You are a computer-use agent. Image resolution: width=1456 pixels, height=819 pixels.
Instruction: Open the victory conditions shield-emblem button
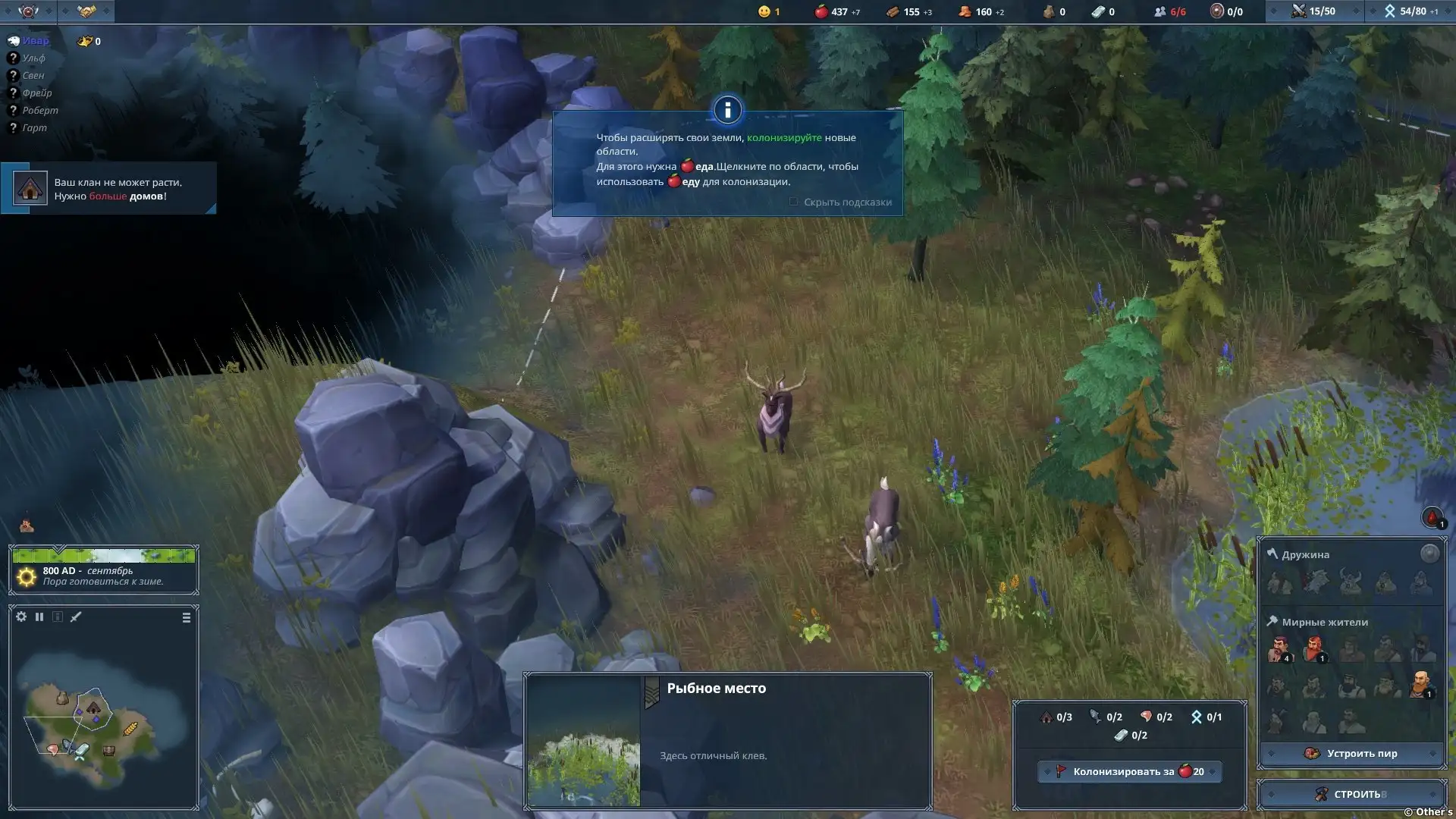coord(28,11)
